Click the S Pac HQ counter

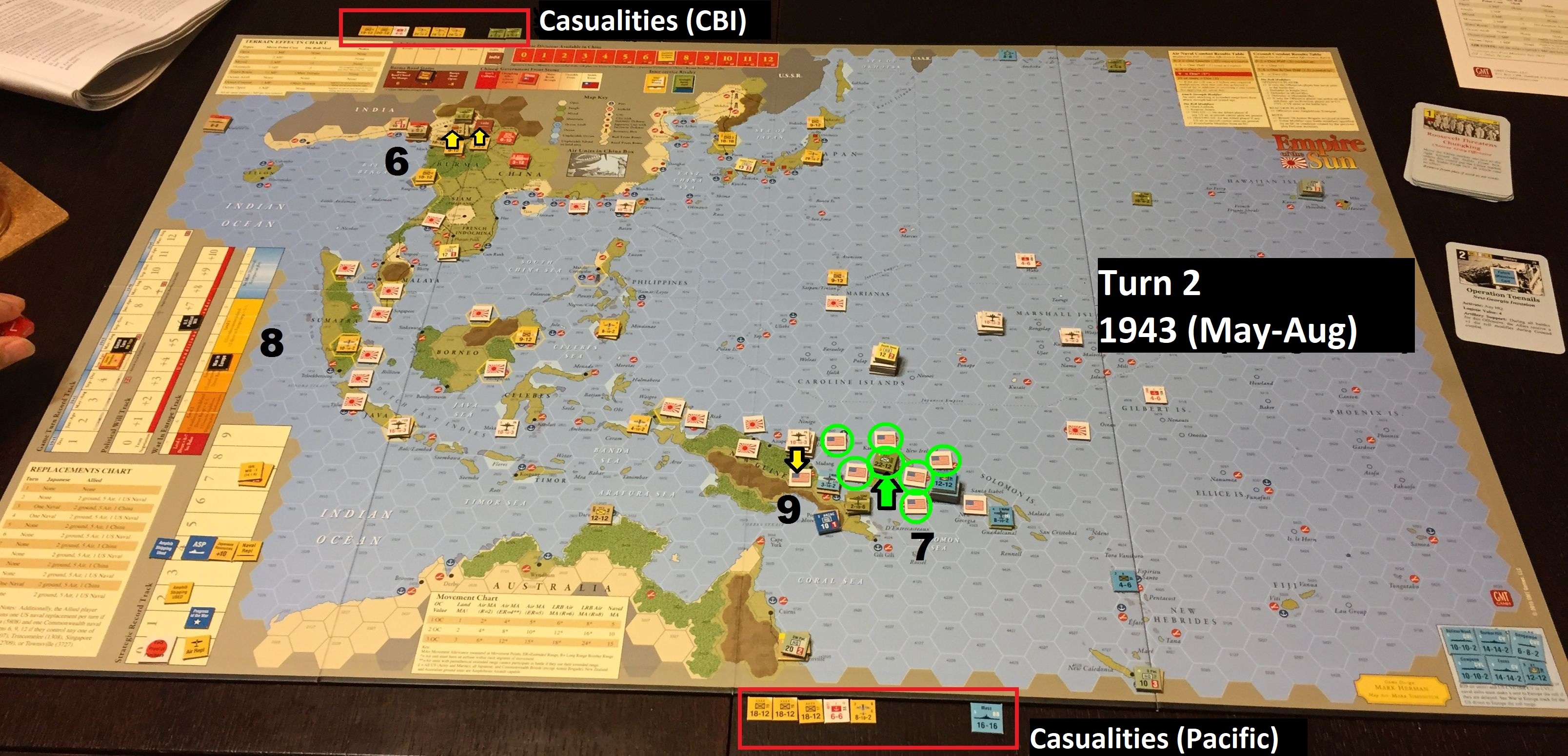1146,680
